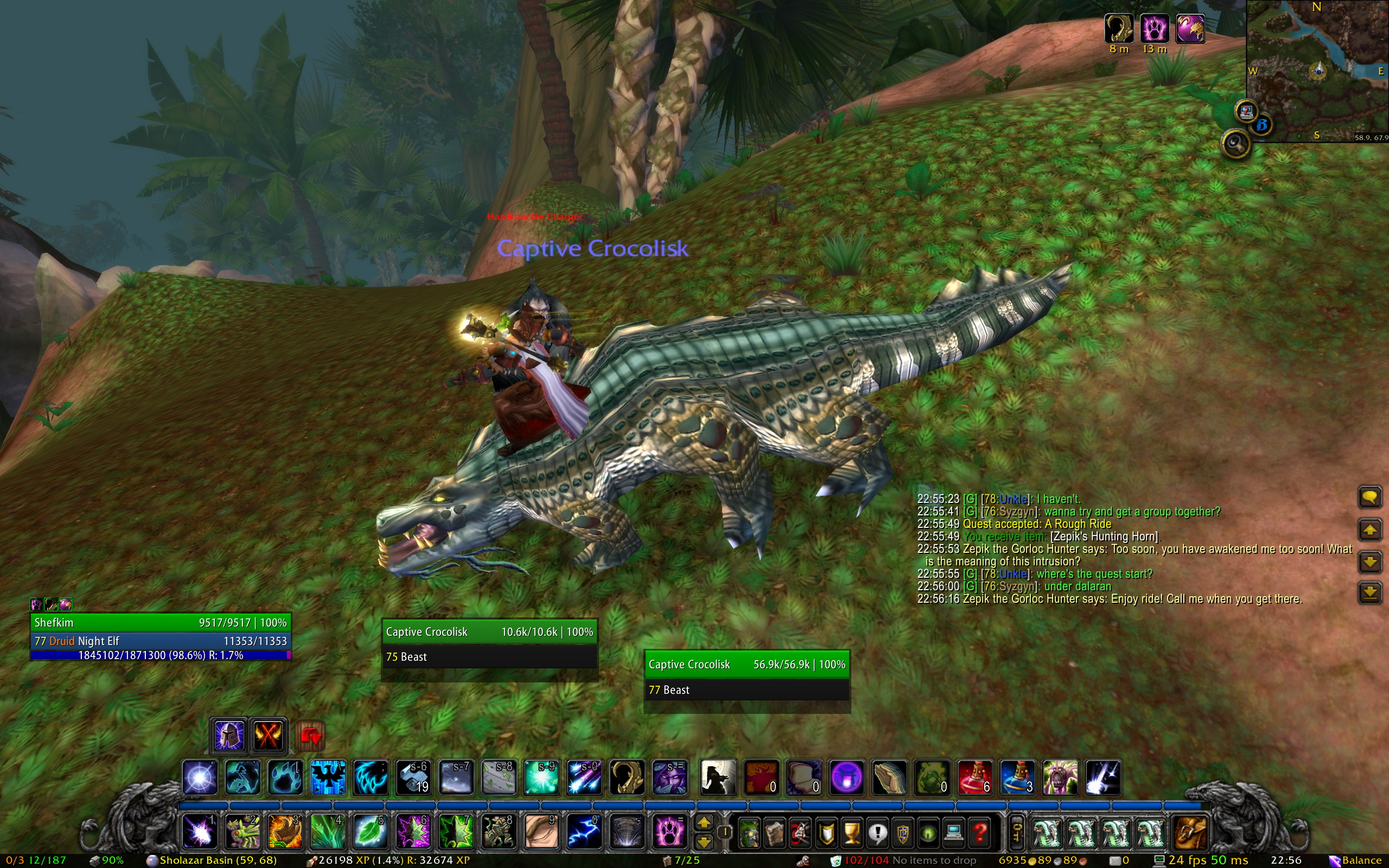Switch action bar page with up arrow
Screen dimensions: 1389x868
click(x=704, y=822)
